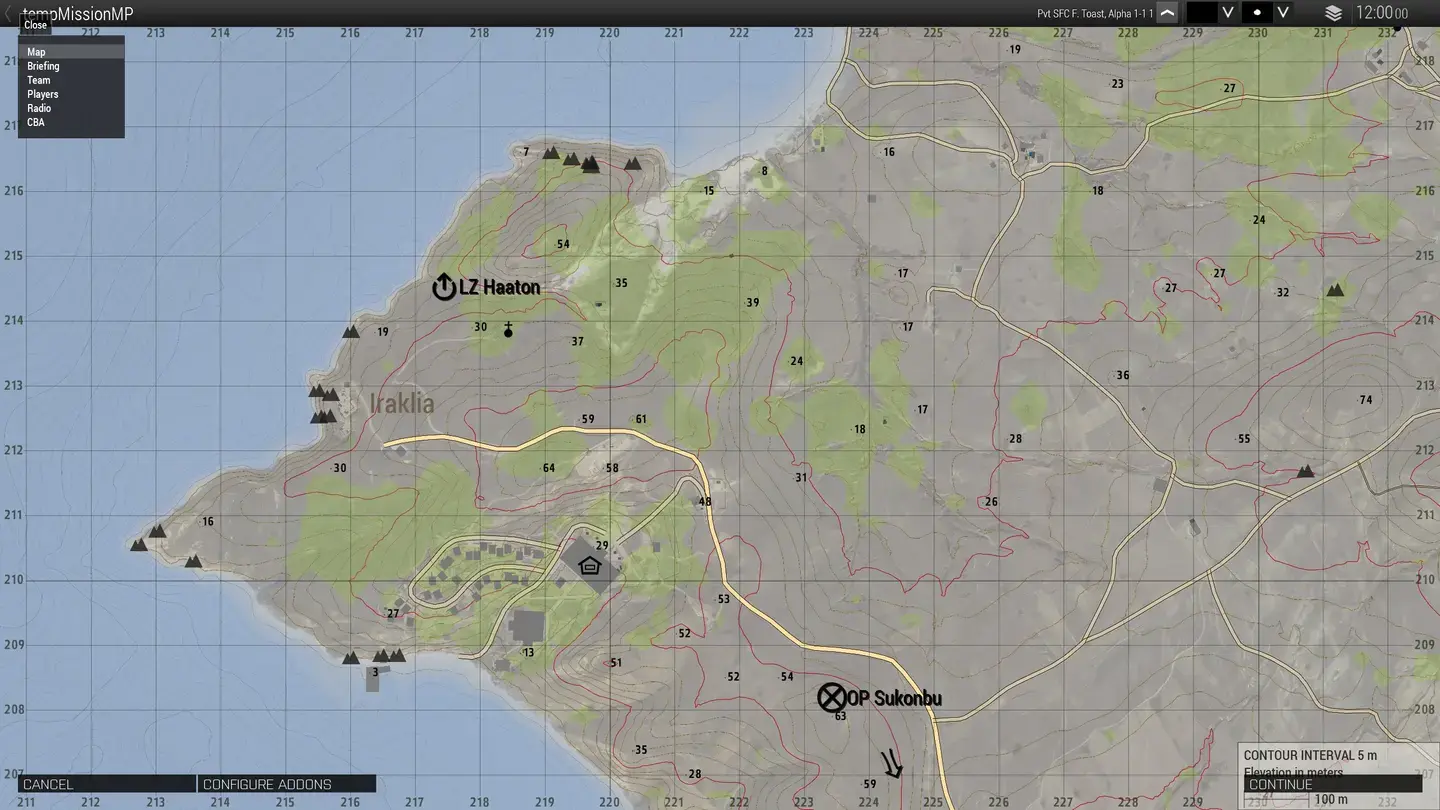The image size is (1440, 810).
Task: Select the OP Sukonbu objective marker
Action: point(832,697)
